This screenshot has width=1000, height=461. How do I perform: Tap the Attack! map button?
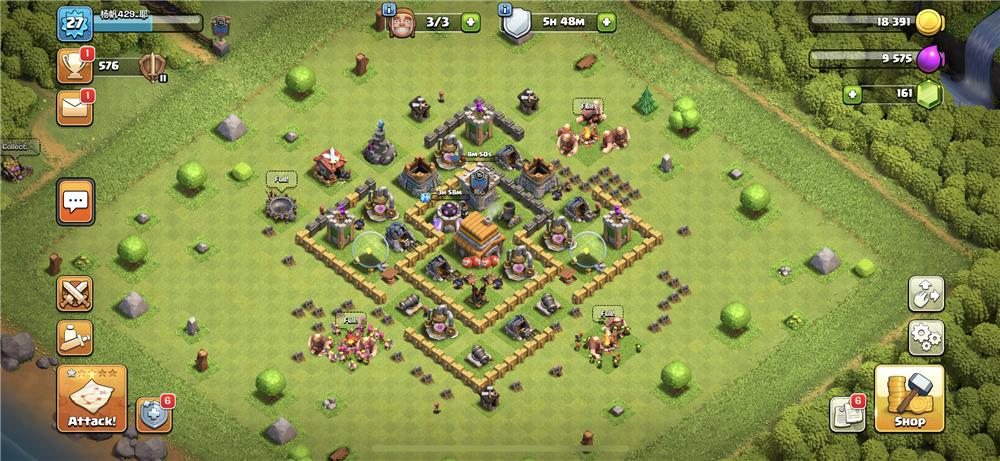click(x=91, y=399)
